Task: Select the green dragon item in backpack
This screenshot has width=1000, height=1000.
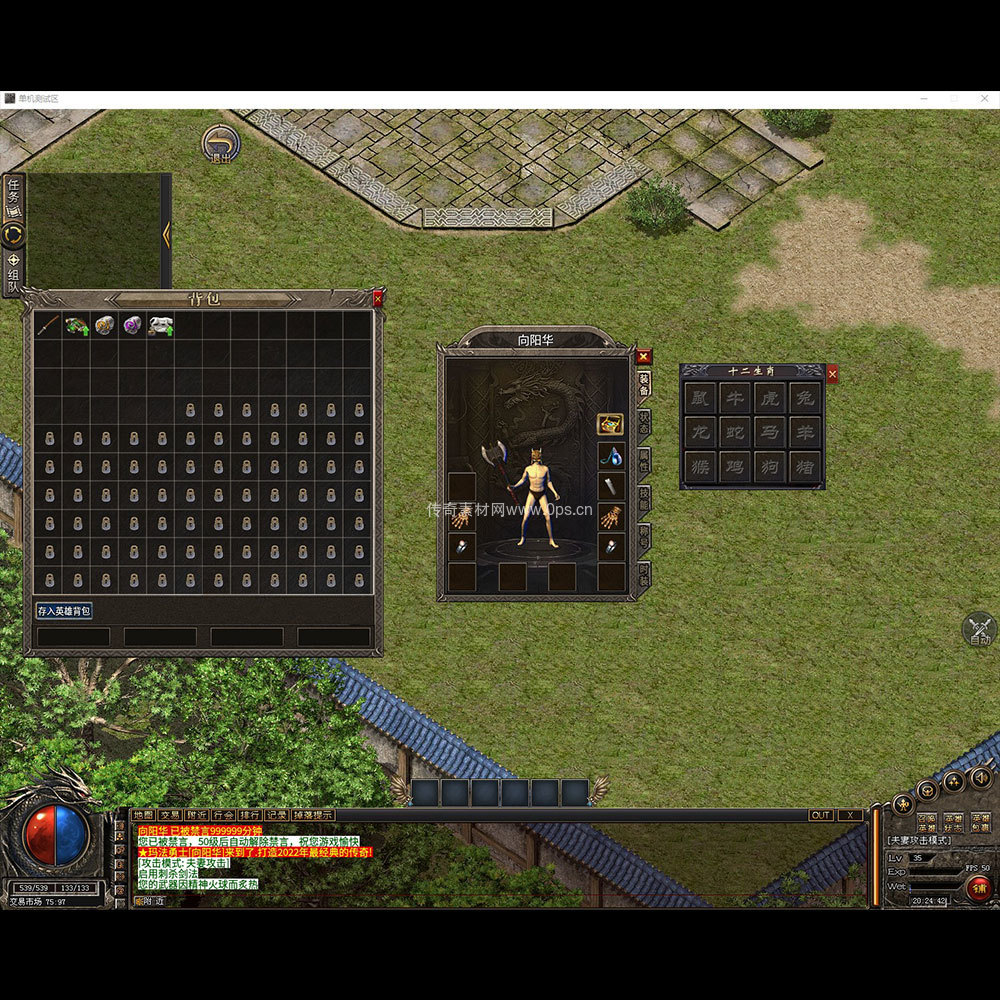Action: pos(76,325)
